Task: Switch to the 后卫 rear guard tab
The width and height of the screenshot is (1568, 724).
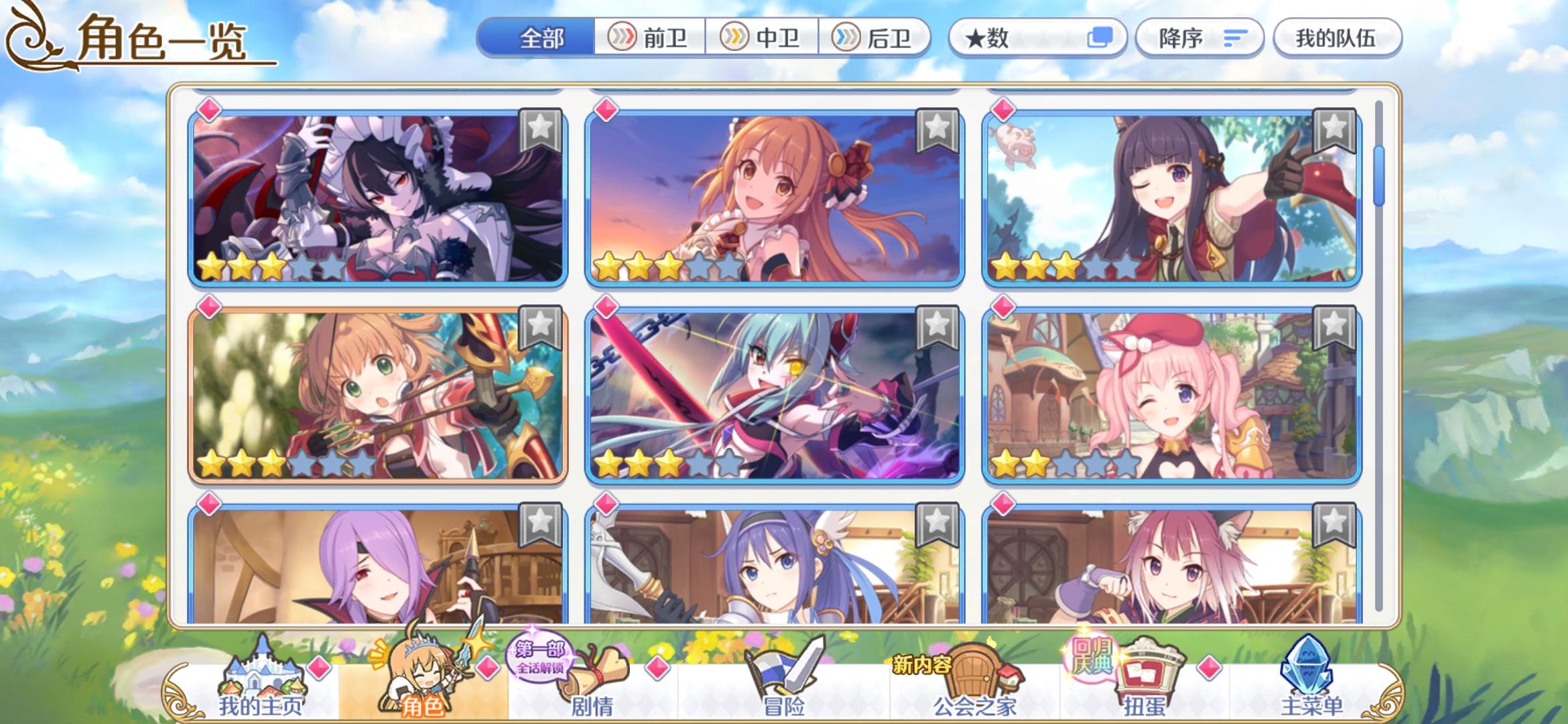Action: click(x=874, y=39)
